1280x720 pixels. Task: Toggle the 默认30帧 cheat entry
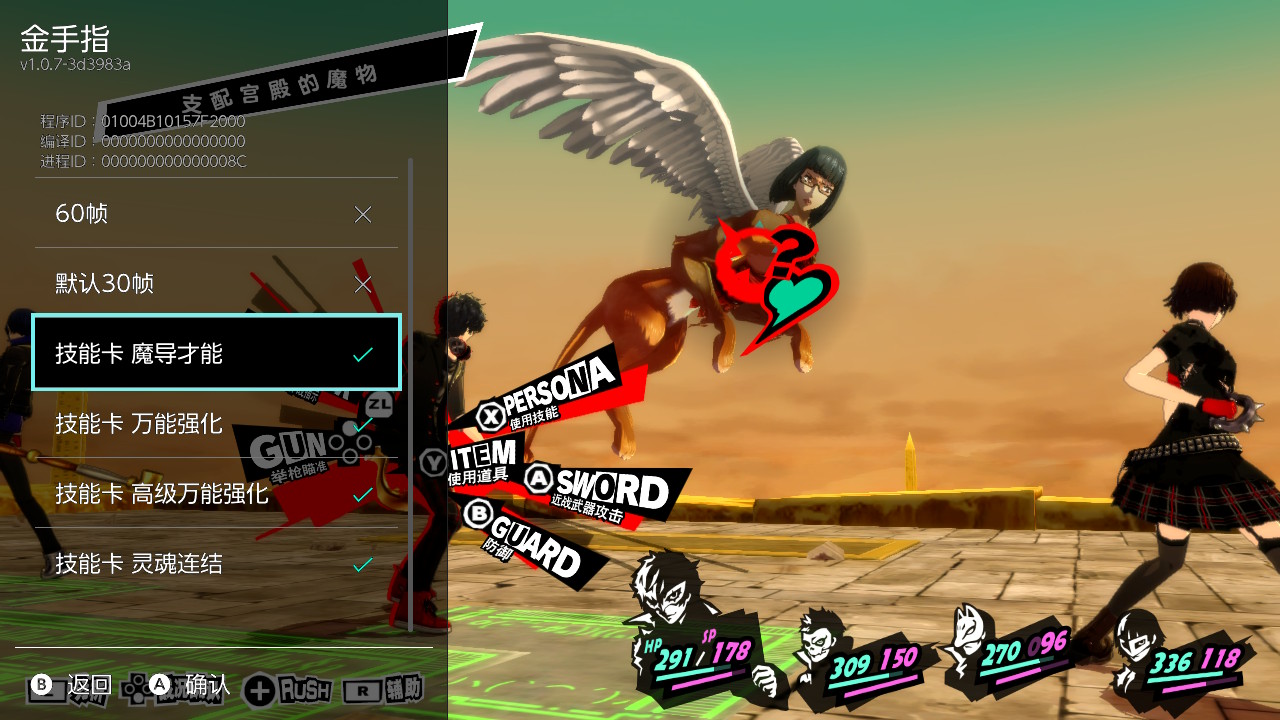216,284
